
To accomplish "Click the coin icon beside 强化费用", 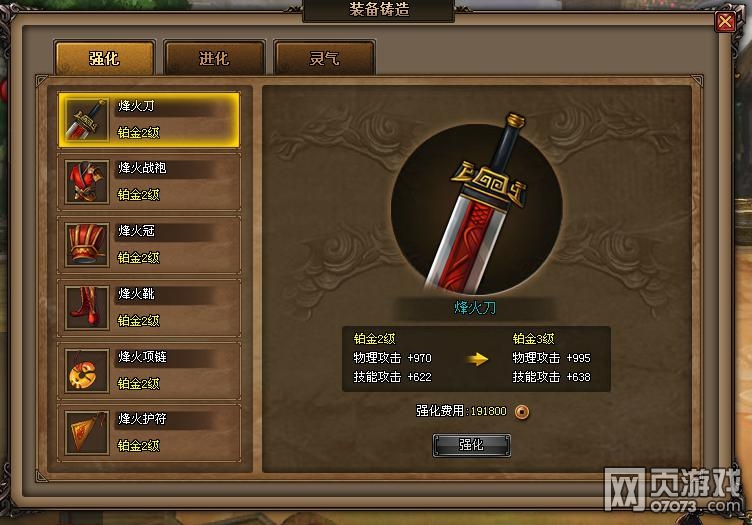I will point(521,411).
